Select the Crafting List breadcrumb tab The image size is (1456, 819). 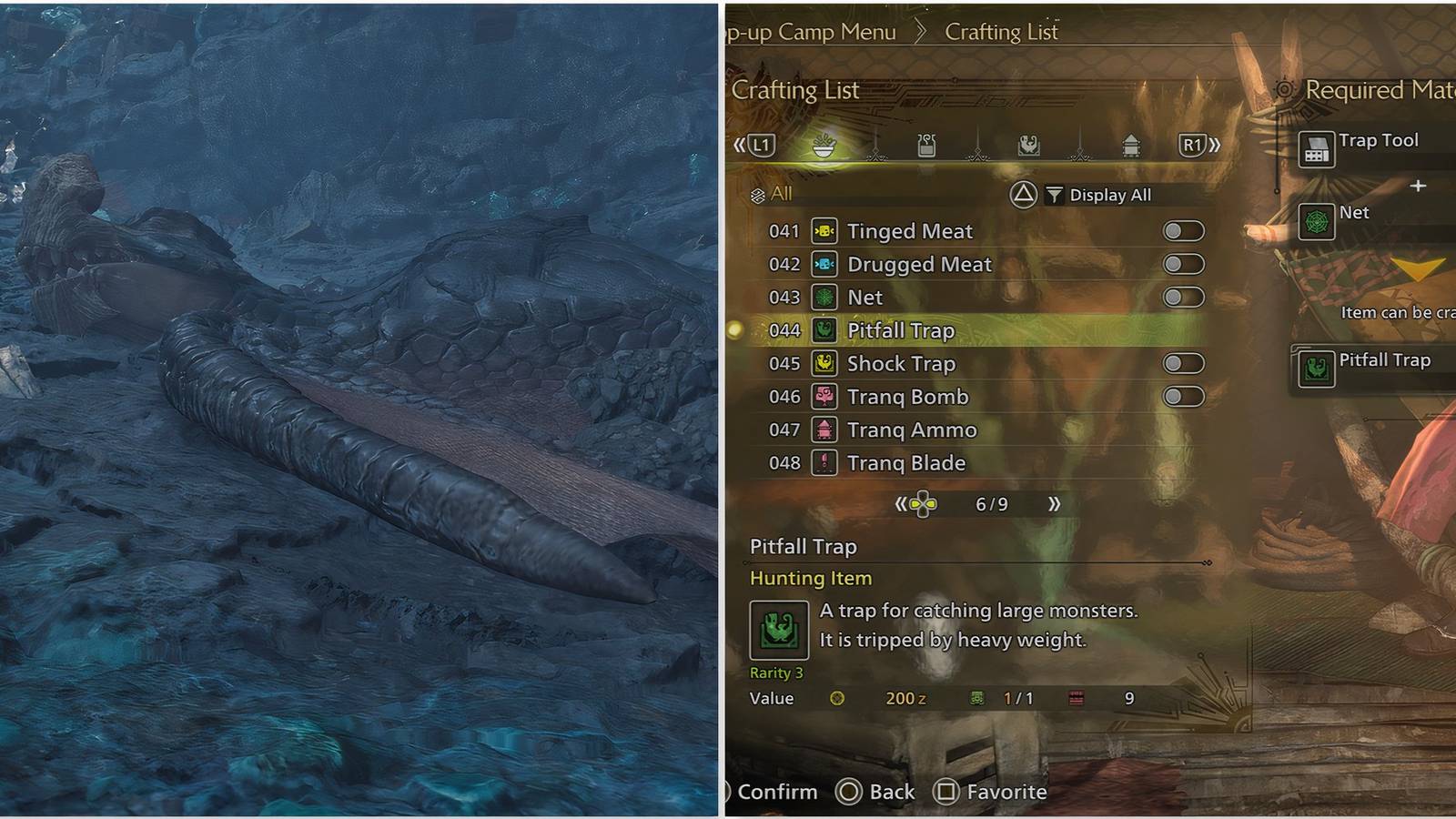[1002, 32]
